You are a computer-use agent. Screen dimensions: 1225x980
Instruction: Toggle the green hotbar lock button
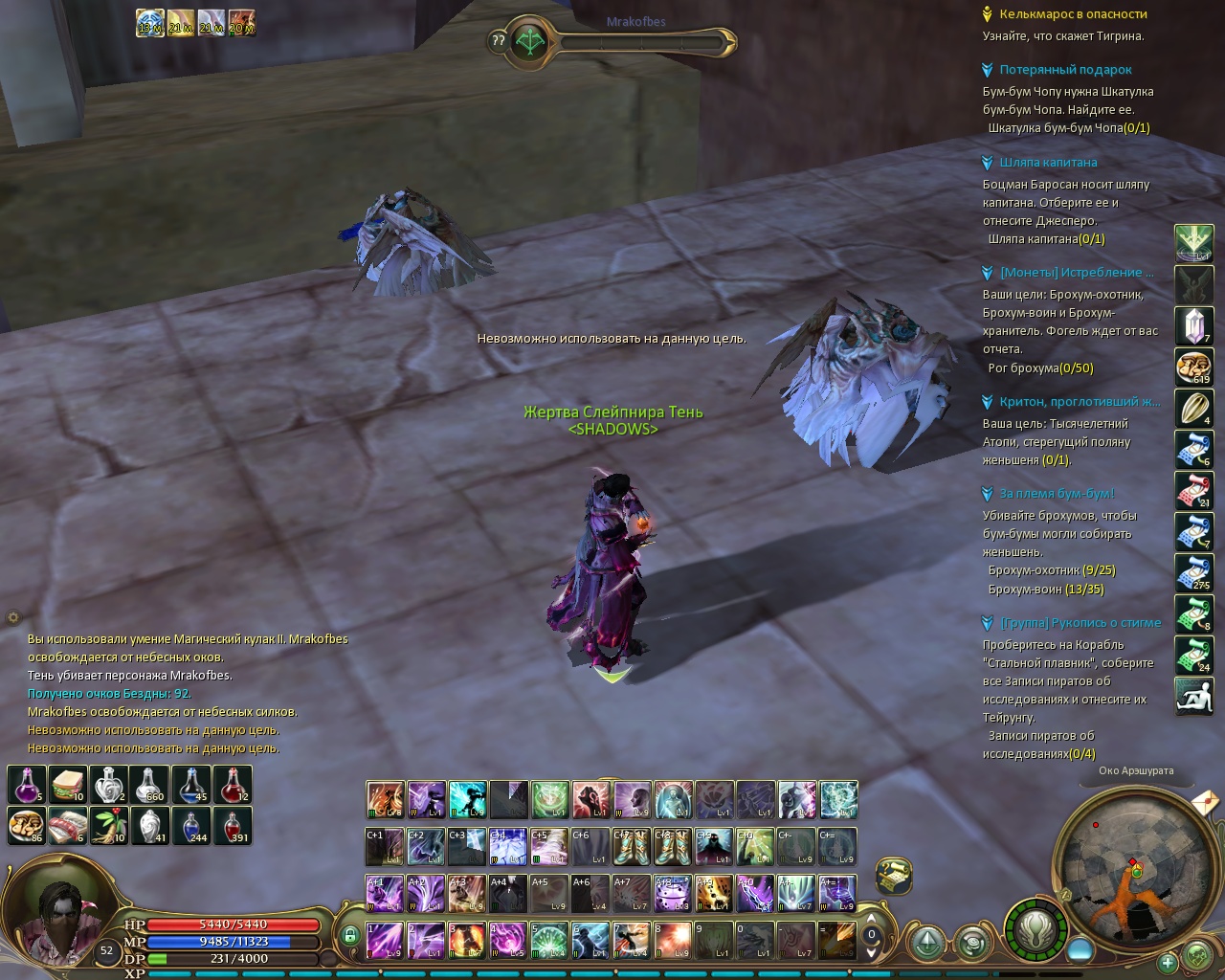click(349, 935)
